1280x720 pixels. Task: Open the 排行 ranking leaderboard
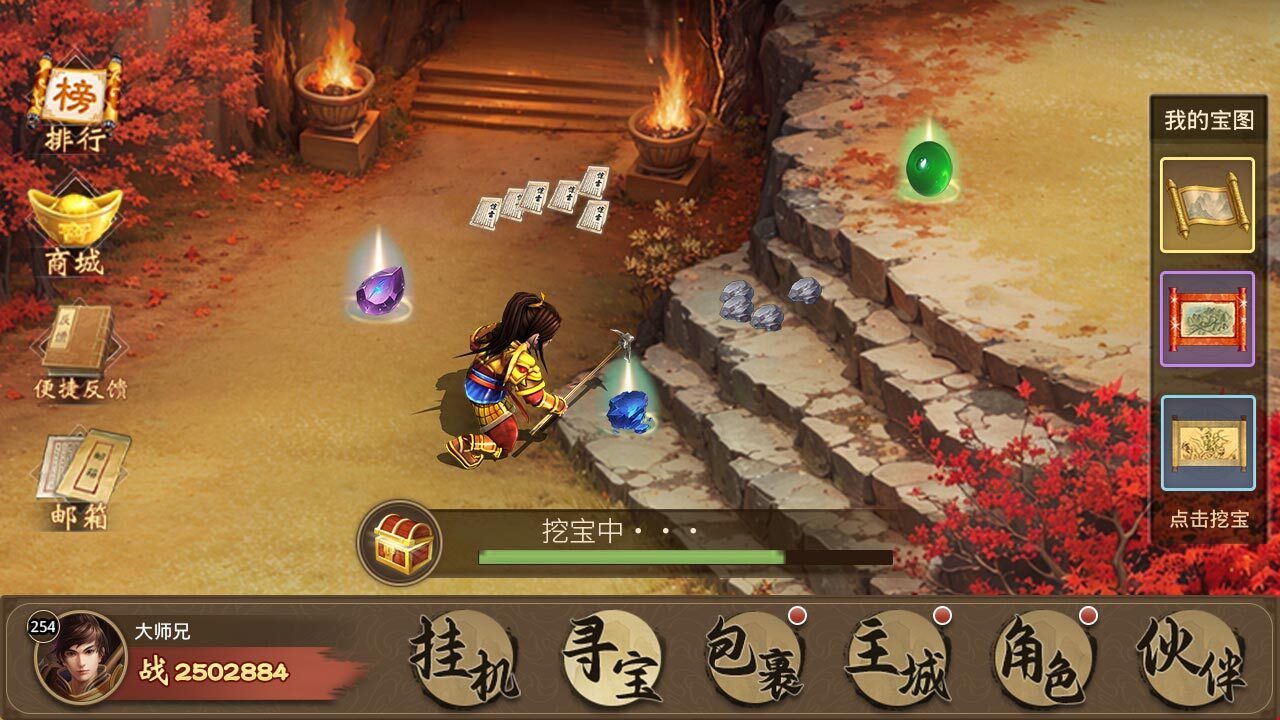pyautogui.click(x=78, y=95)
